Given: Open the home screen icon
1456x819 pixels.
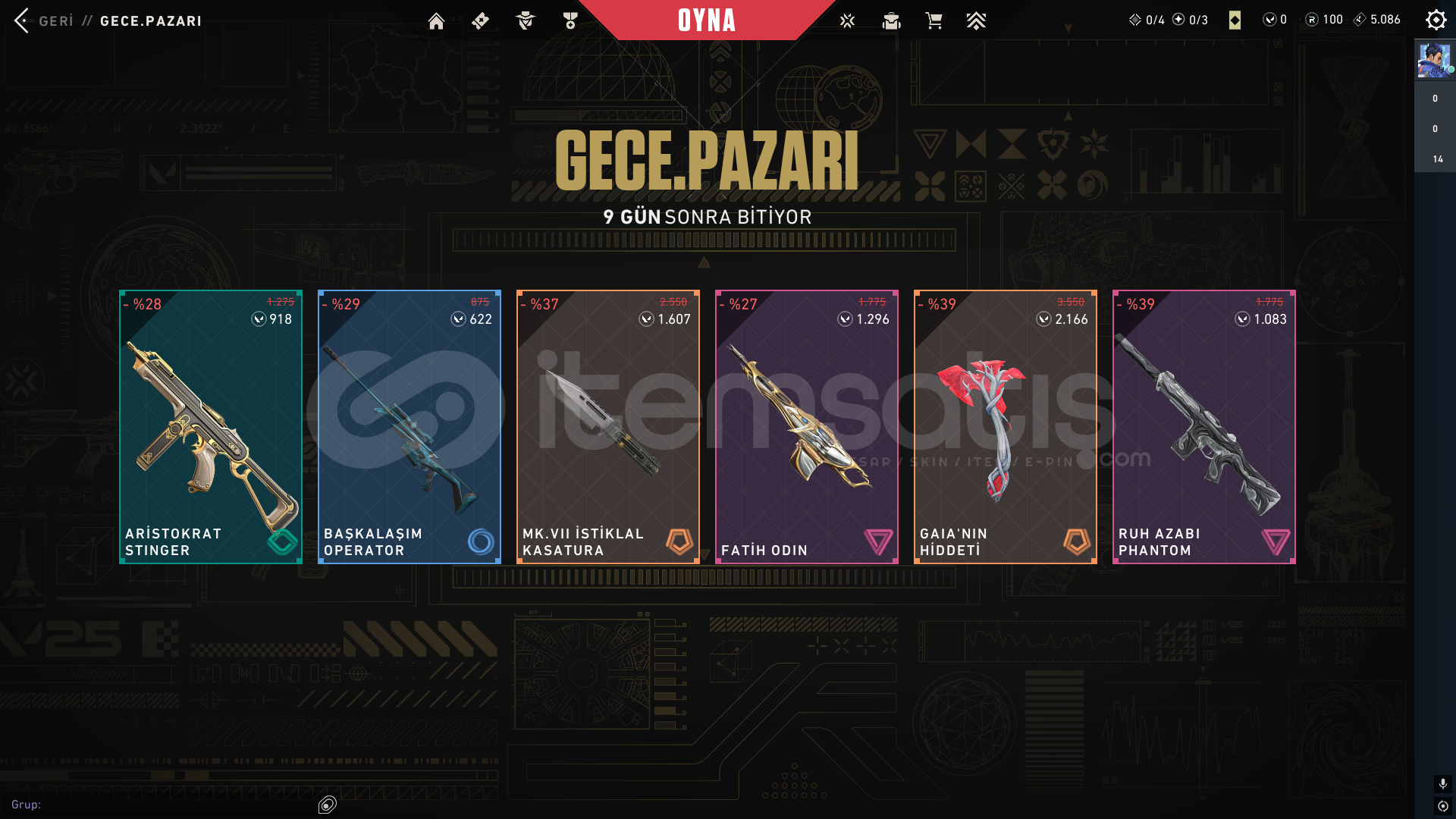Looking at the screenshot, I should click(x=436, y=21).
